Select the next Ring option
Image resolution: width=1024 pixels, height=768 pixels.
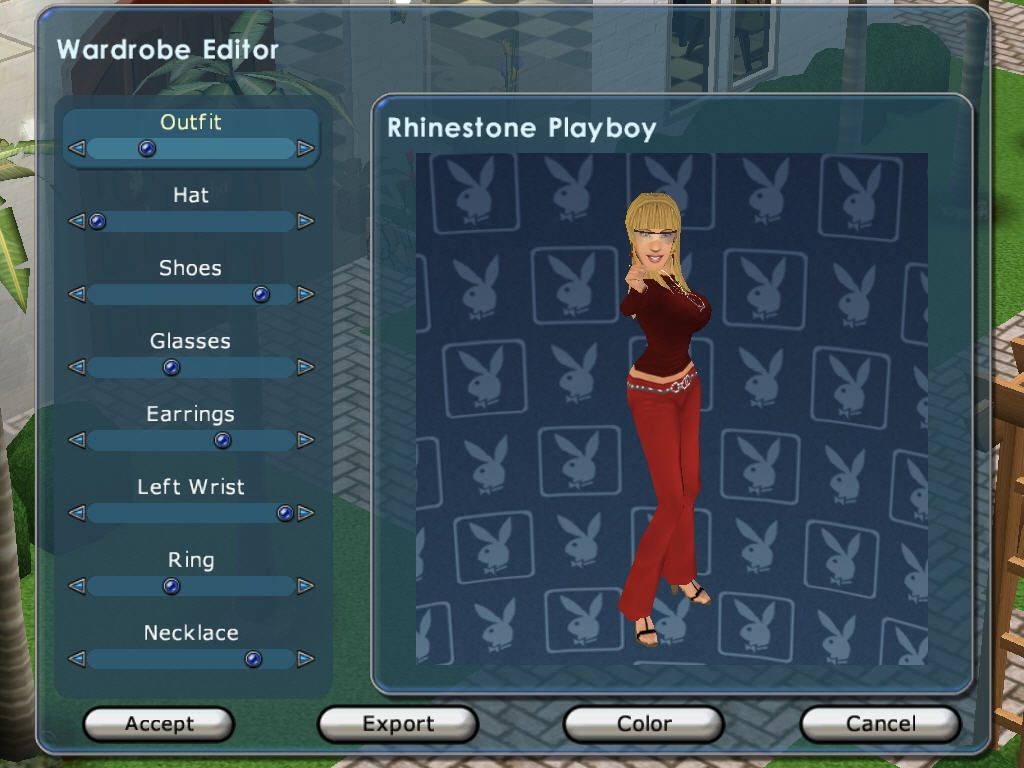tap(305, 587)
